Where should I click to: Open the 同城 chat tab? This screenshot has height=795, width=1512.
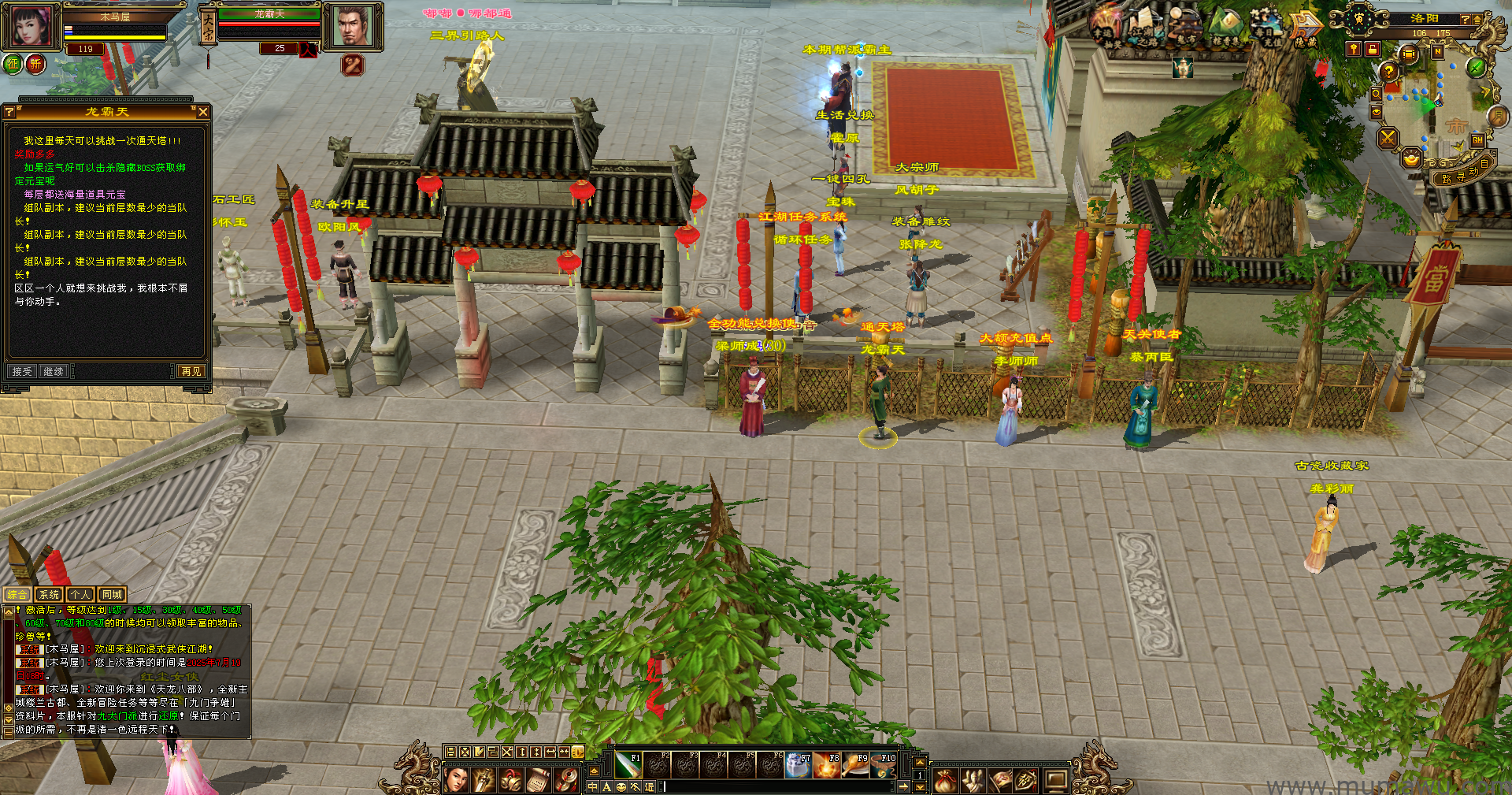click(x=111, y=595)
